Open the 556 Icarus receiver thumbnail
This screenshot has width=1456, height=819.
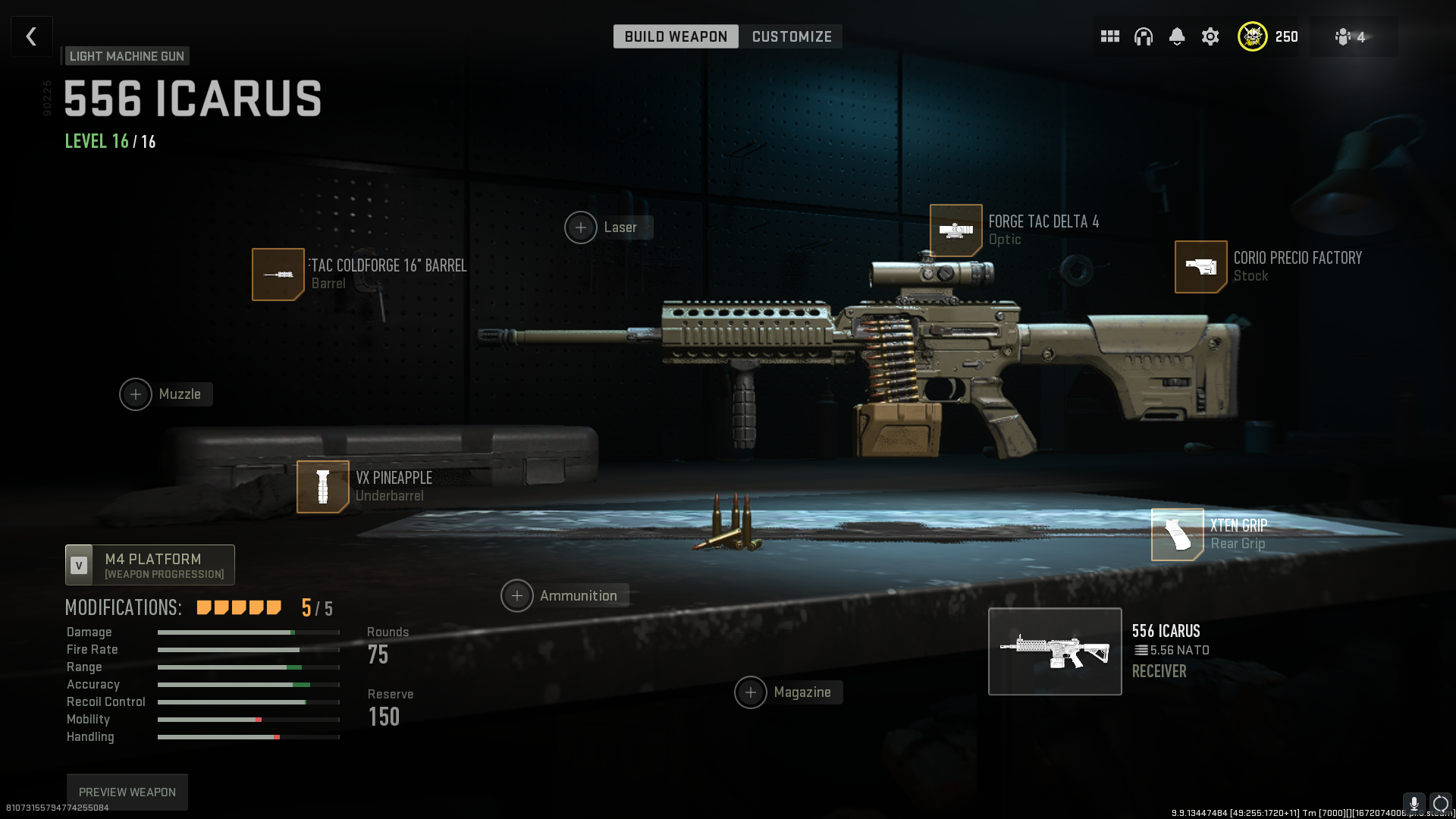point(1054,651)
